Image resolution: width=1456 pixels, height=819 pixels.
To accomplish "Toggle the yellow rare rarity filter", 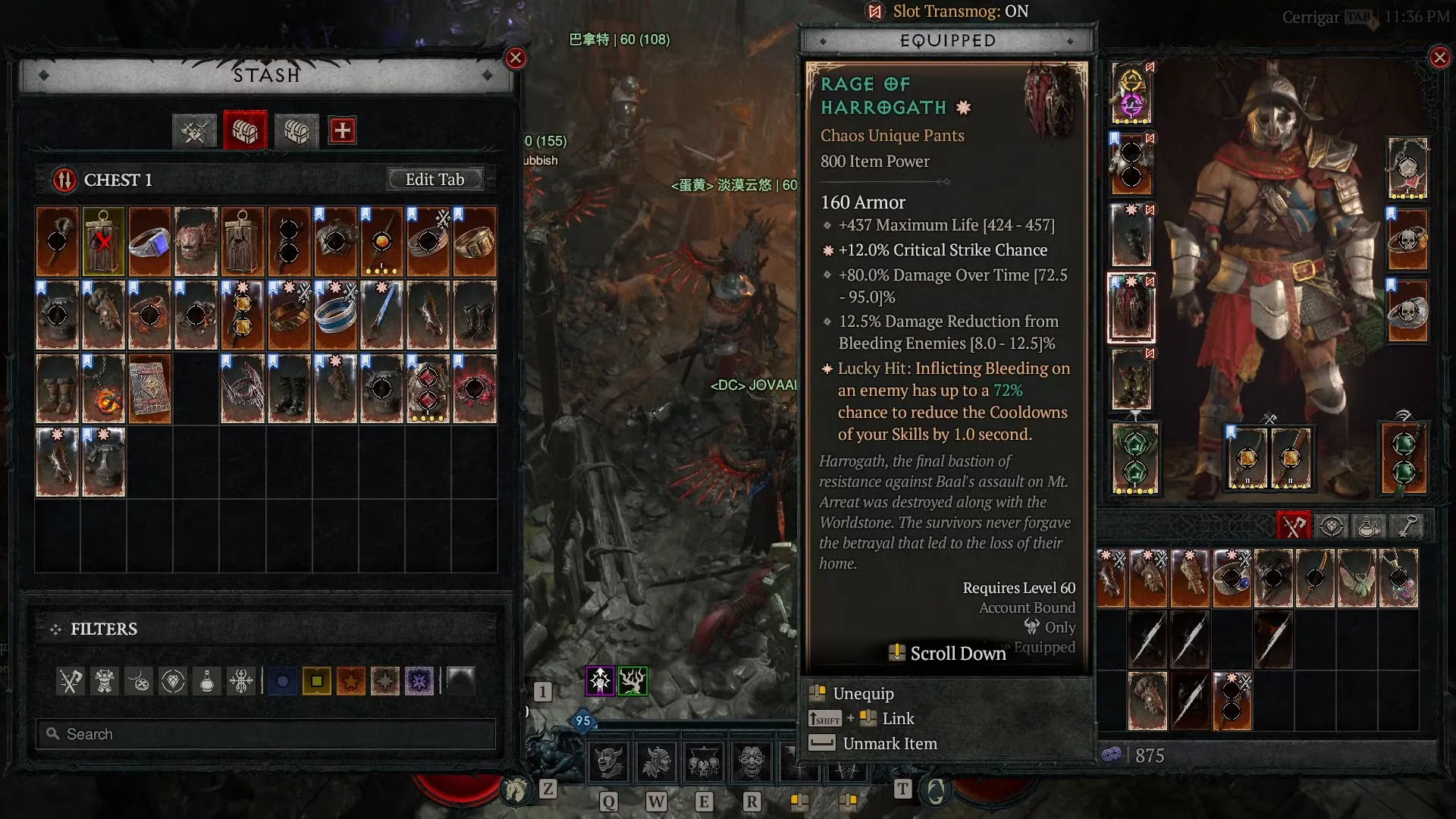I will coord(316,682).
